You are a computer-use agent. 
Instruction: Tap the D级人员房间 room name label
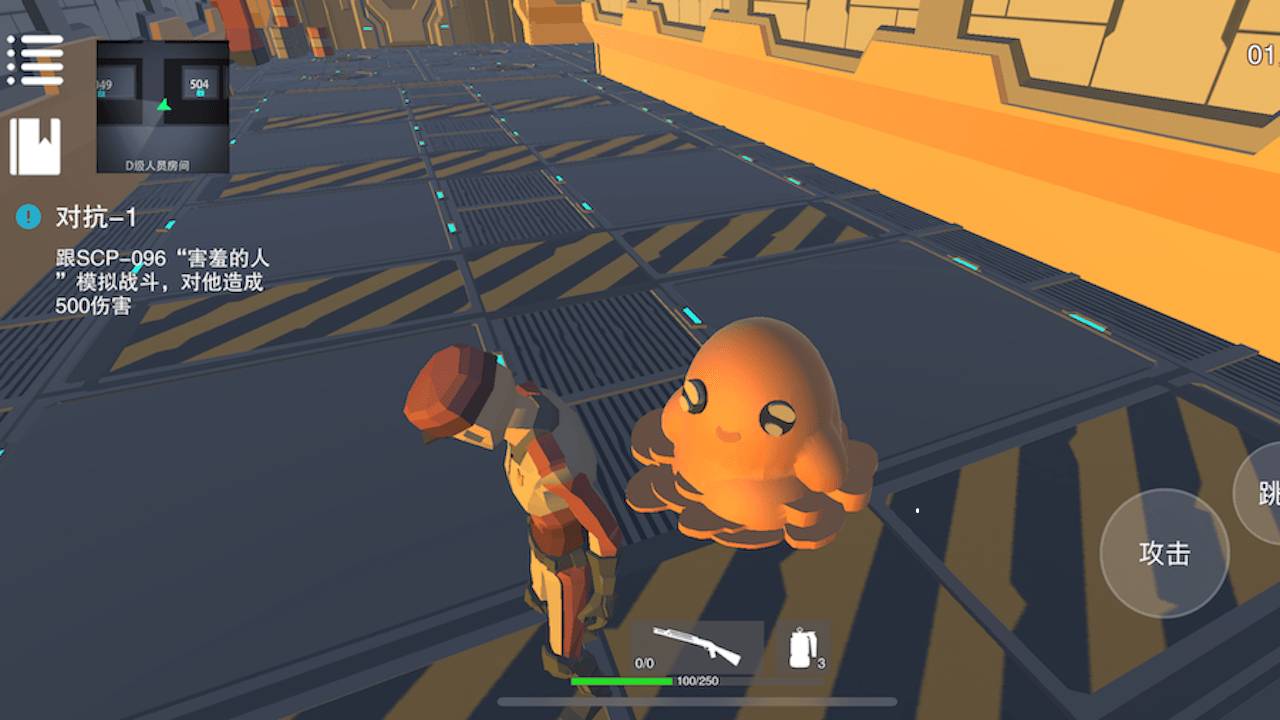tap(158, 163)
